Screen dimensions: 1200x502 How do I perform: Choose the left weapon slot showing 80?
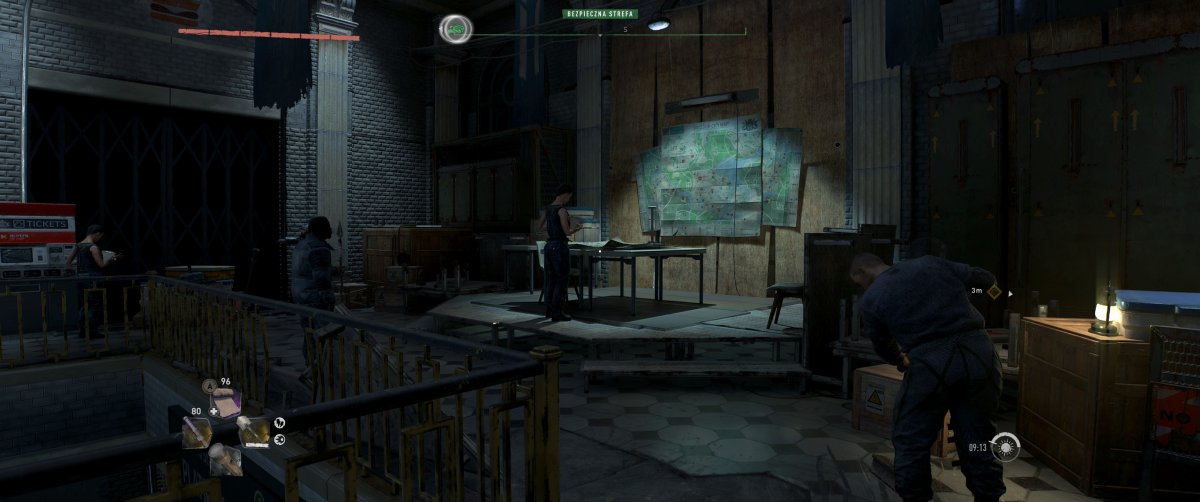click(x=196, y=432)
